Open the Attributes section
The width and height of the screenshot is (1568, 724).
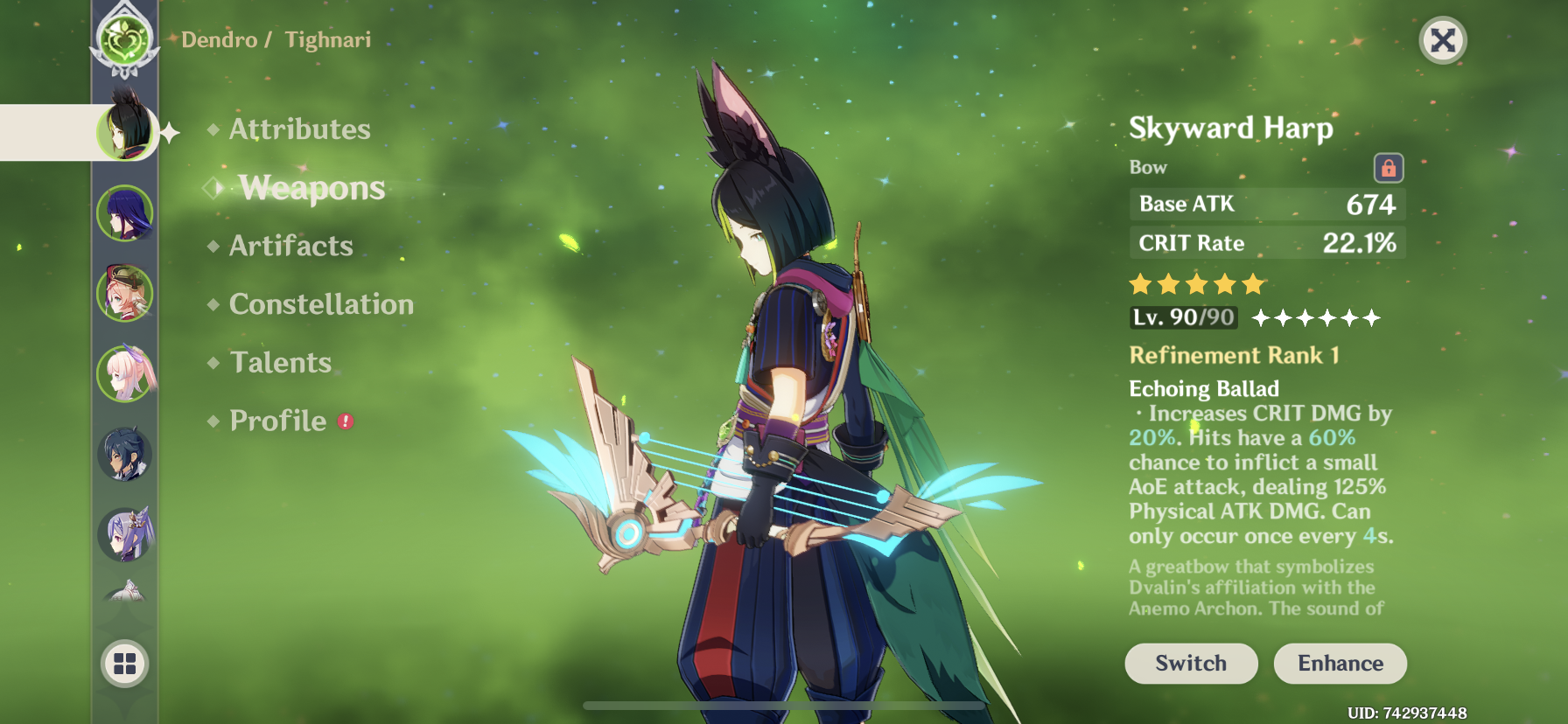(x=299, y=129)
